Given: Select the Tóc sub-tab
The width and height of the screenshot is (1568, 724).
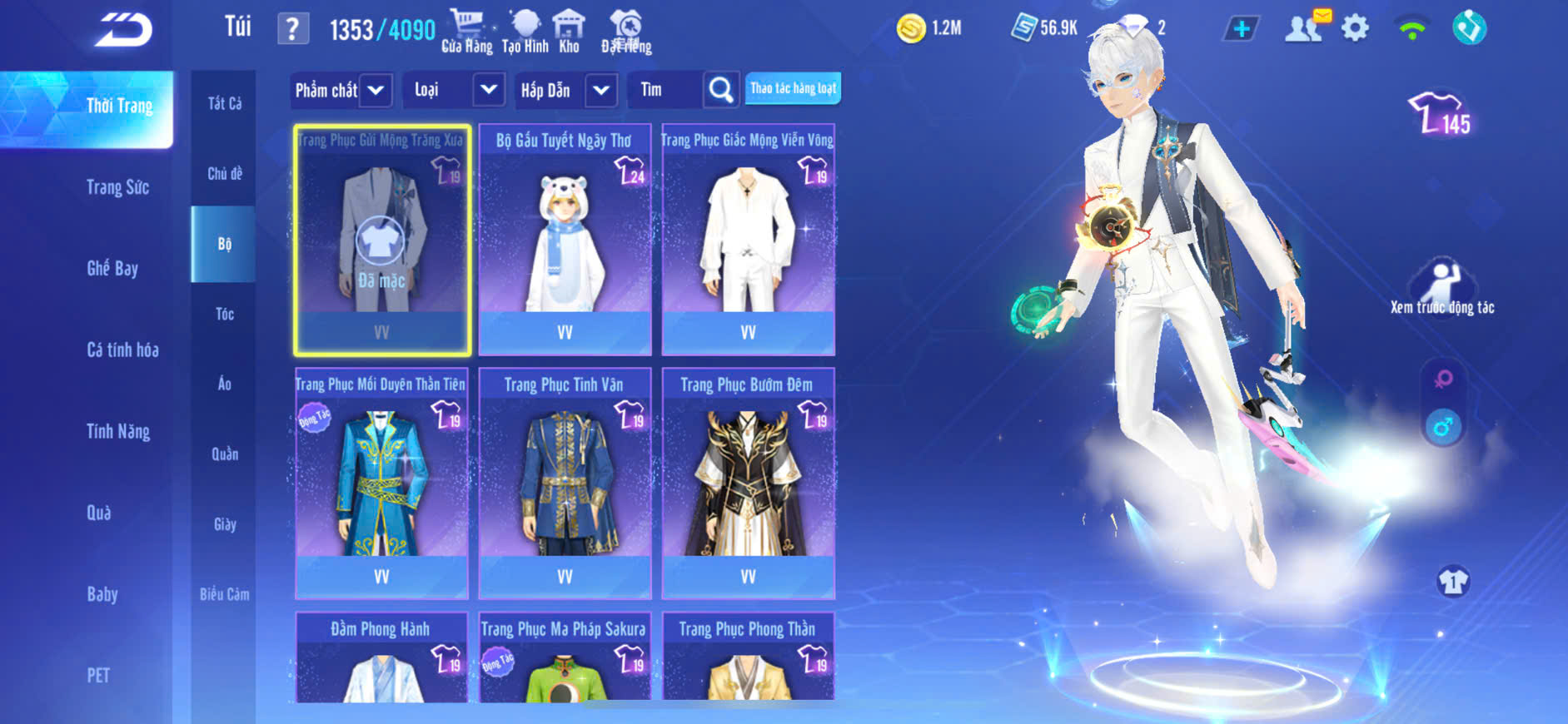Looking at the screenshot, I should [224, 314].
